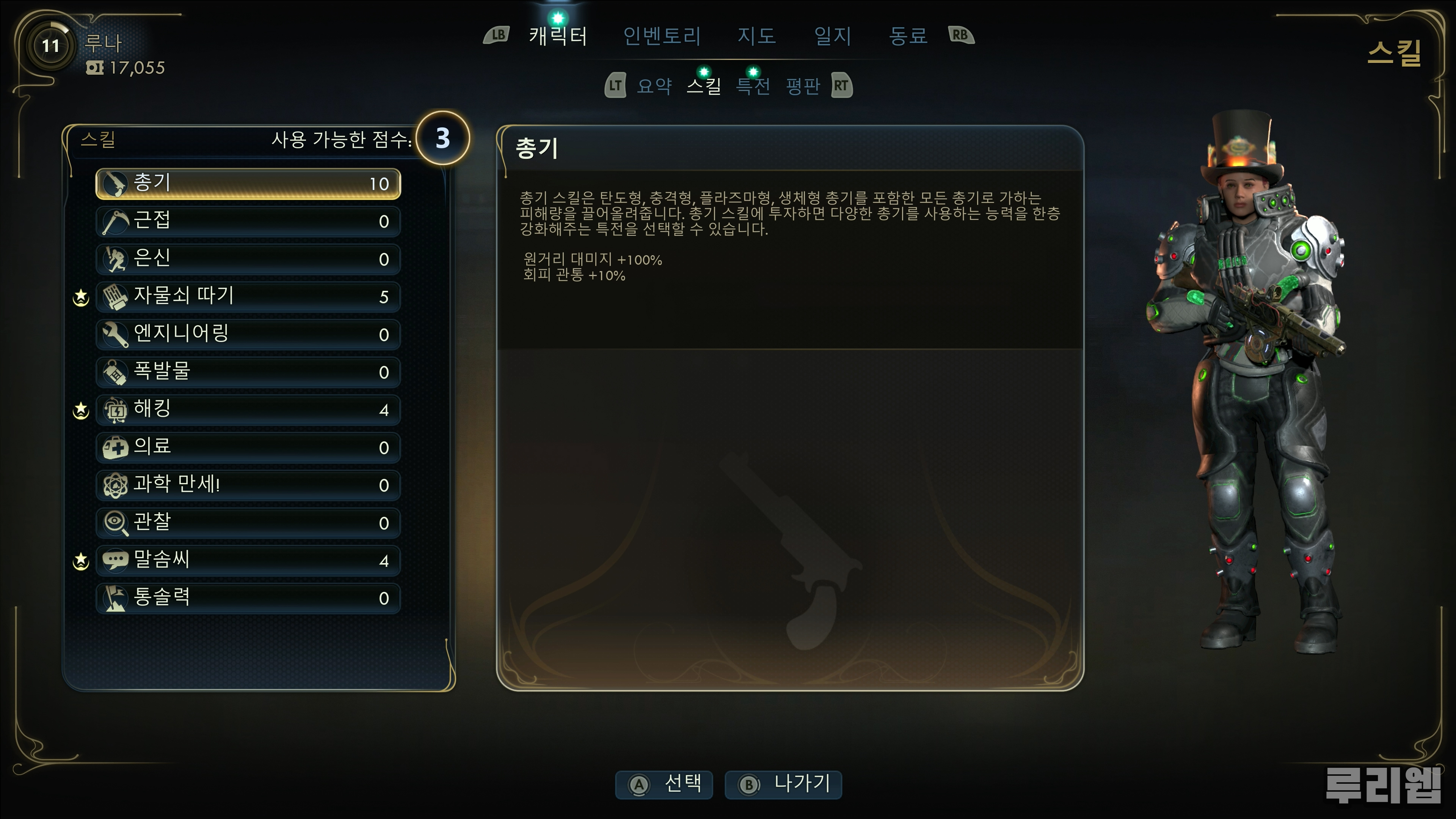Choose the 근접 skill row
The image size is (1456, 819).
tap(248, 221)
